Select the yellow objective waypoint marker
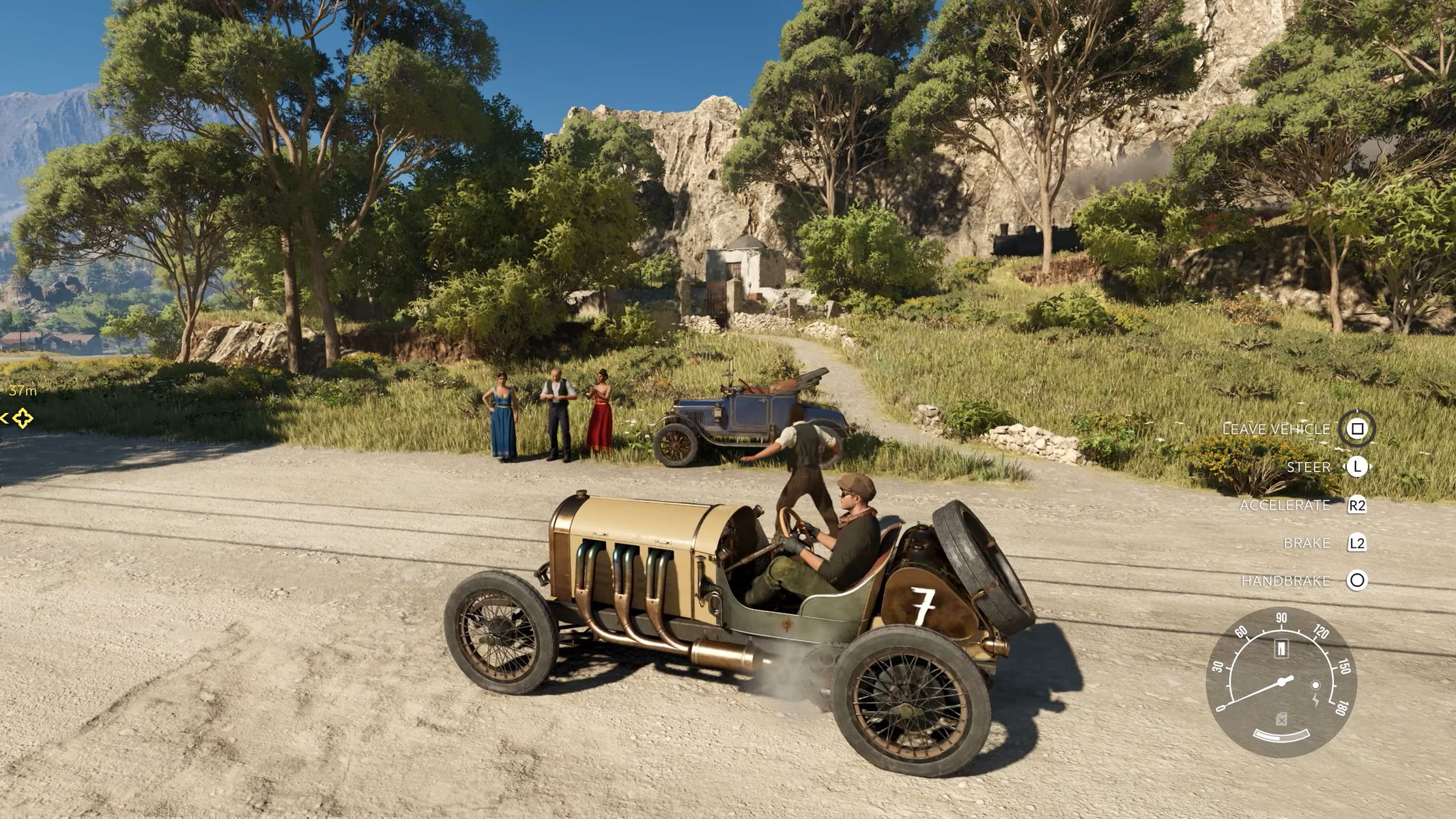This screenshot has height=819, width=1456. coord(23,418)
